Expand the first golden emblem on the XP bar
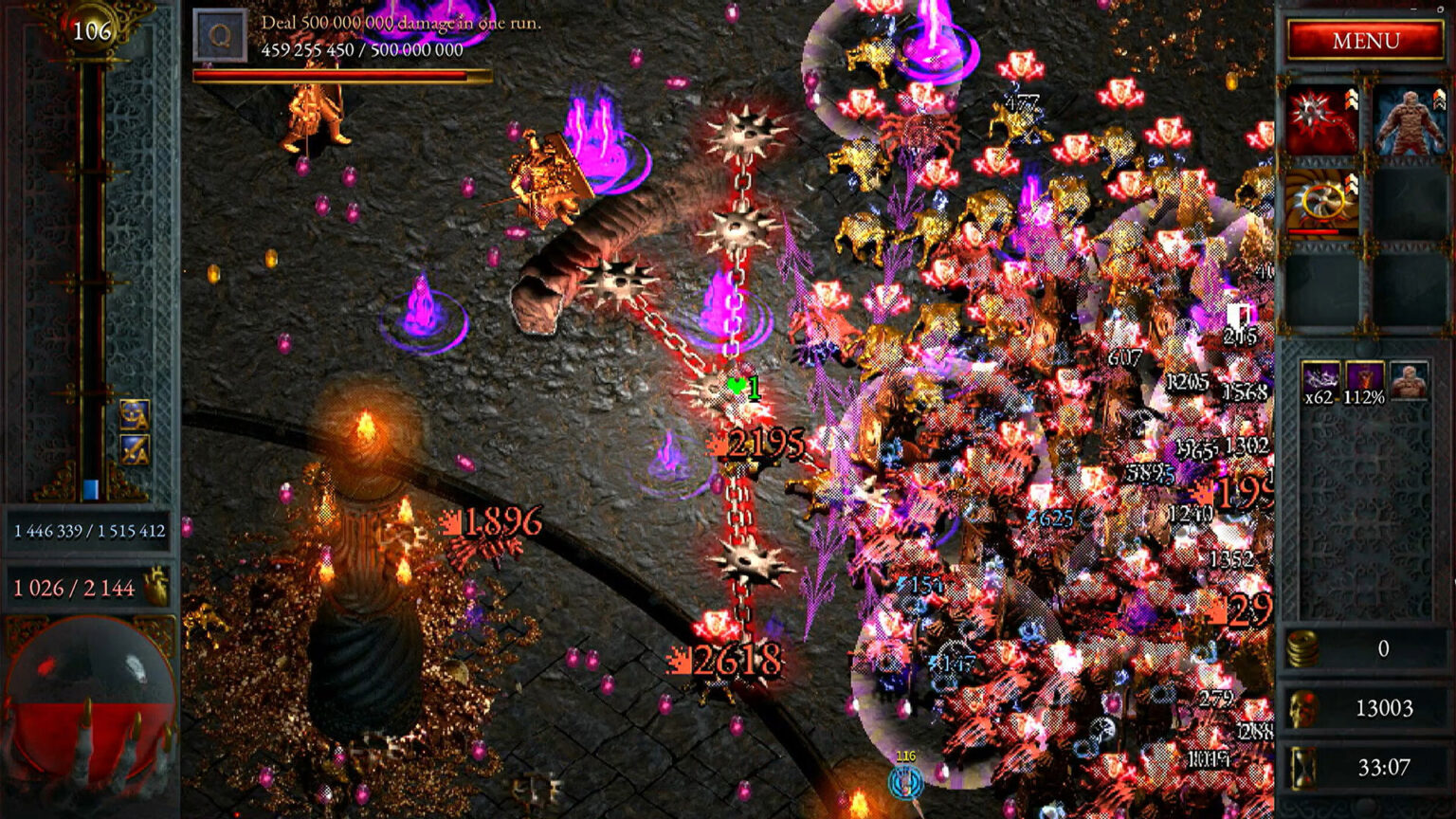 click(135, 414)
